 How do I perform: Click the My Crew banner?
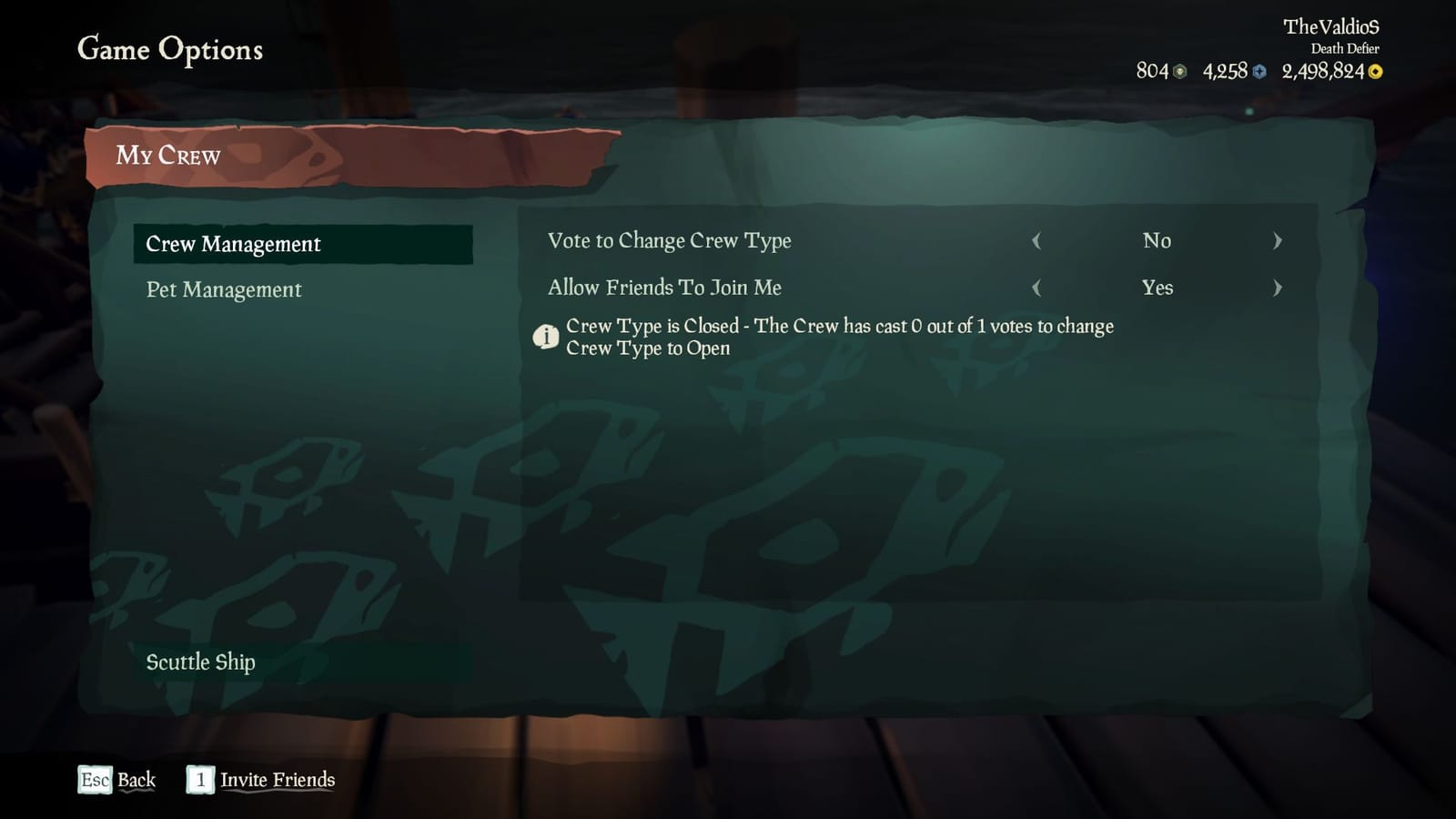pyautogui.click(x=170, y=156)
